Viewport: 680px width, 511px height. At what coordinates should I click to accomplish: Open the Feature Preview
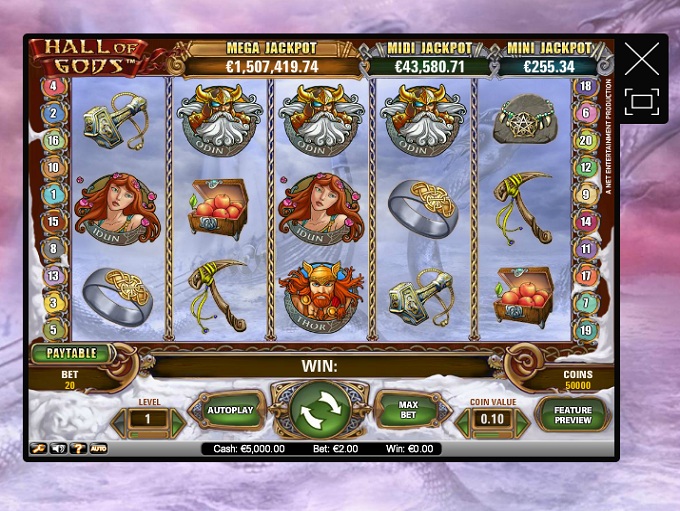point(573,414)
